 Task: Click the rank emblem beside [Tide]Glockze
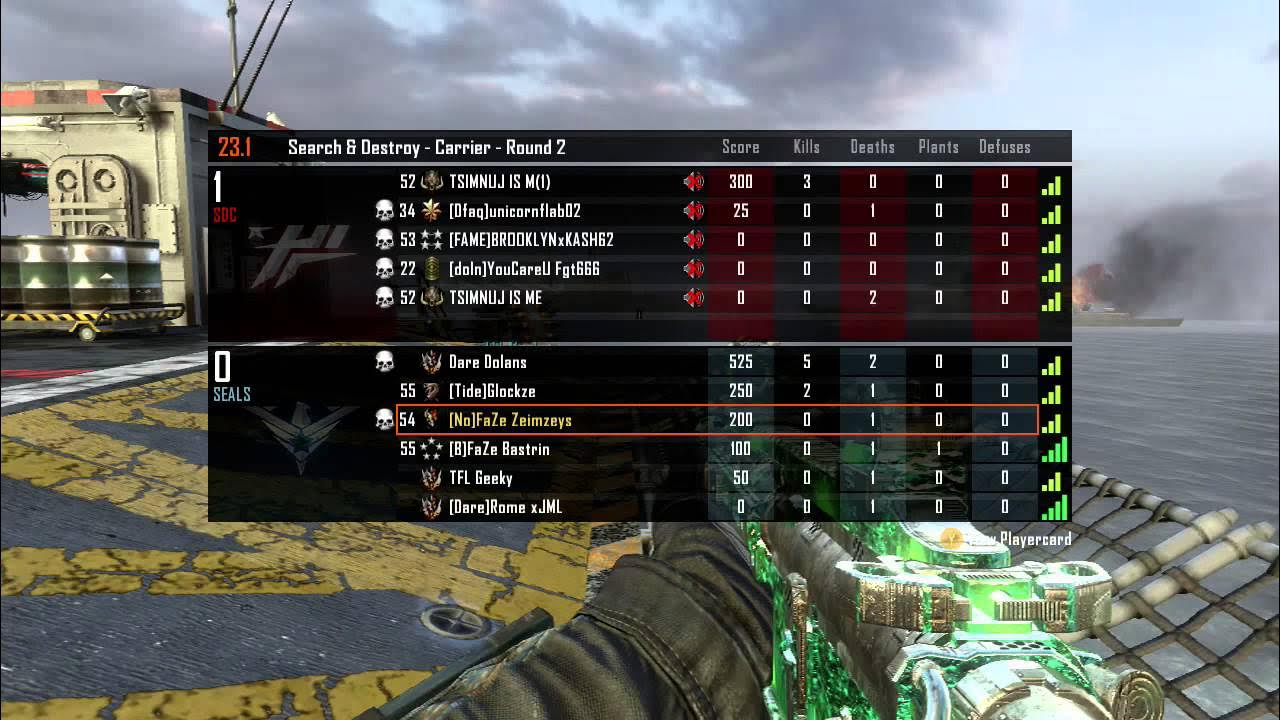[x=430, y=392]
